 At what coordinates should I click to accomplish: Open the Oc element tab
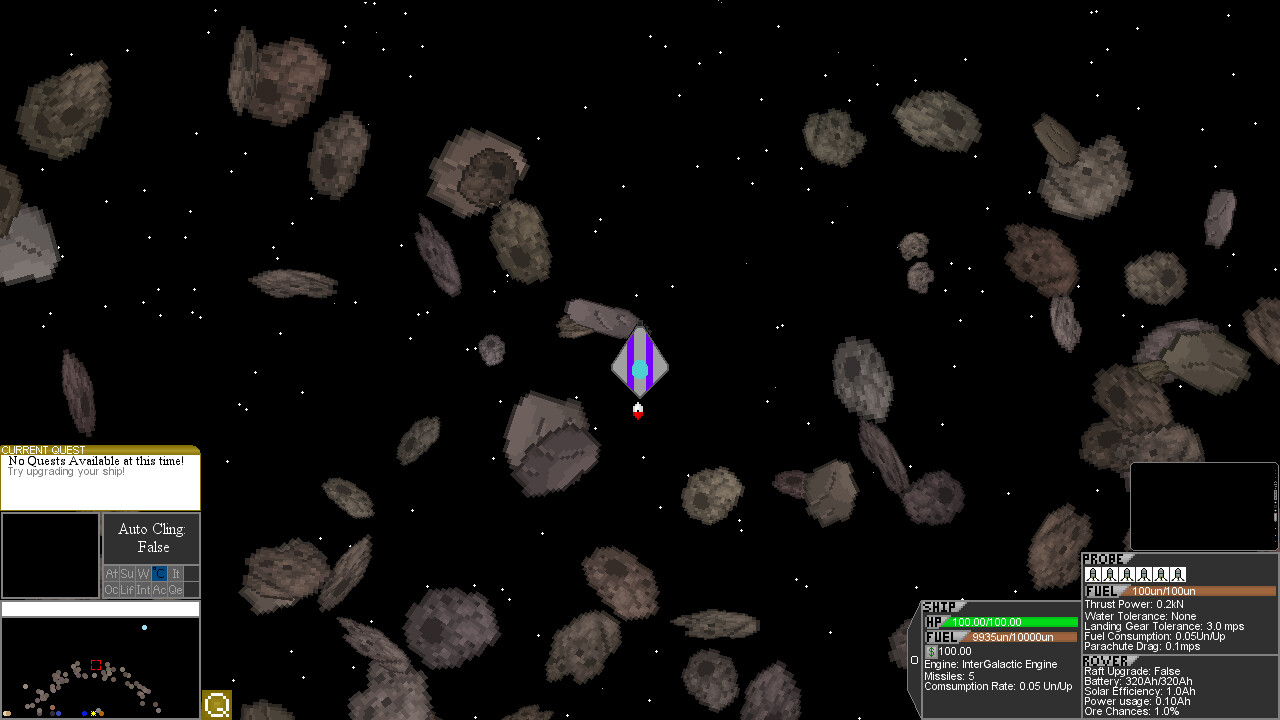click(112, 589)
